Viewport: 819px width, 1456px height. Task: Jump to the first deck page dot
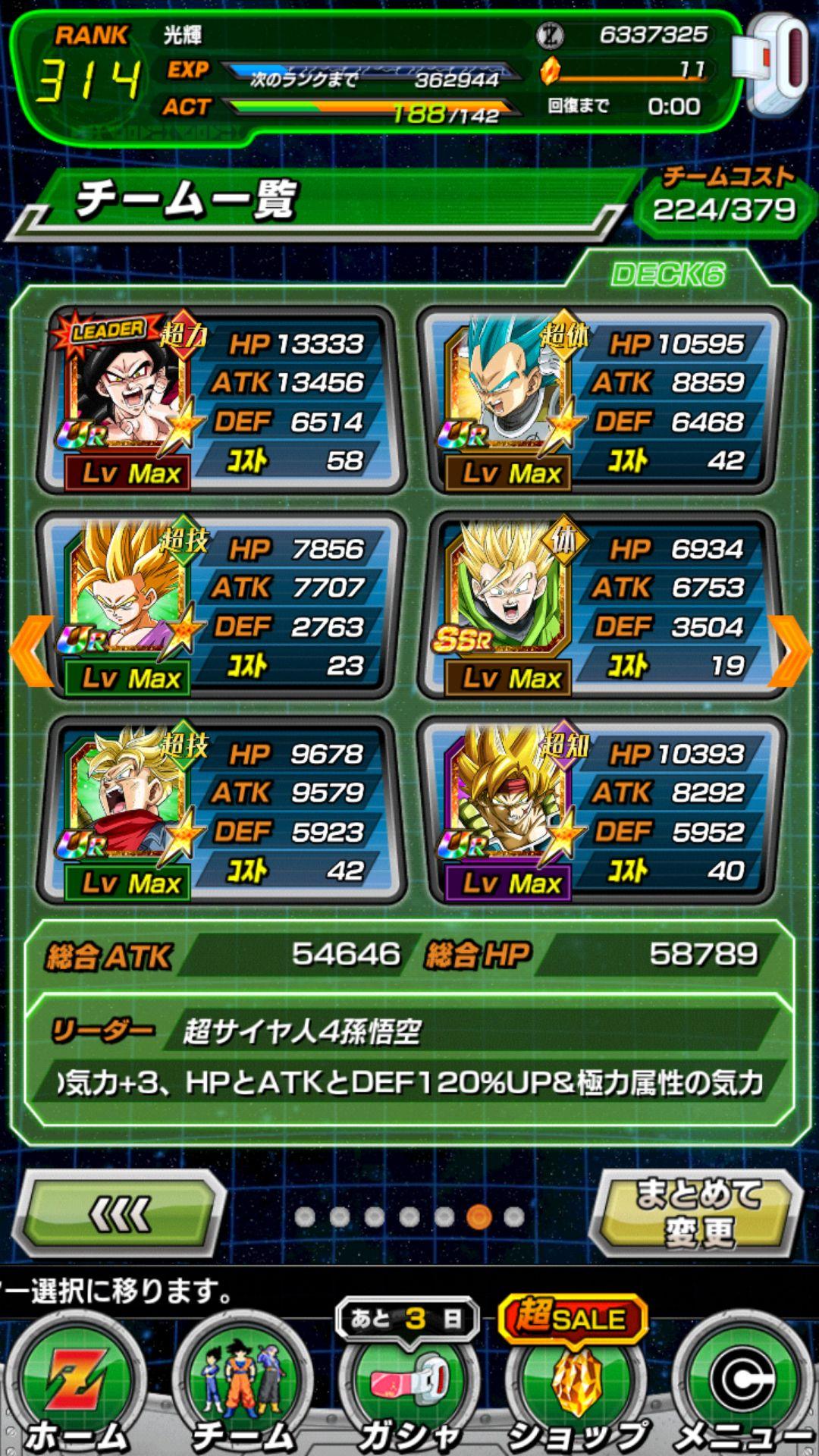pyautogui.click(x=305, y=1216)
